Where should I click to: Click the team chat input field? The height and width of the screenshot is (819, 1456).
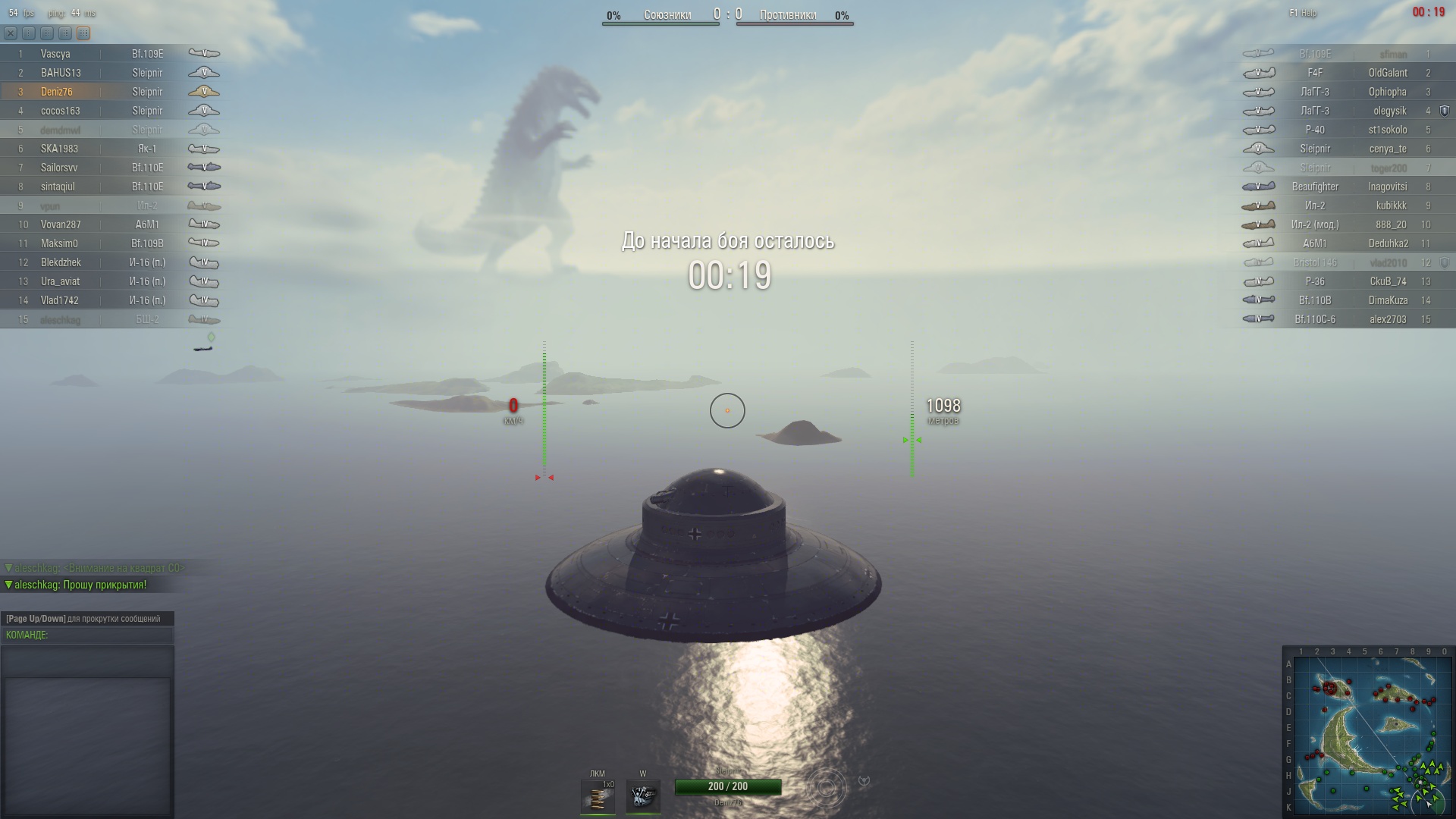click(87, 635)
